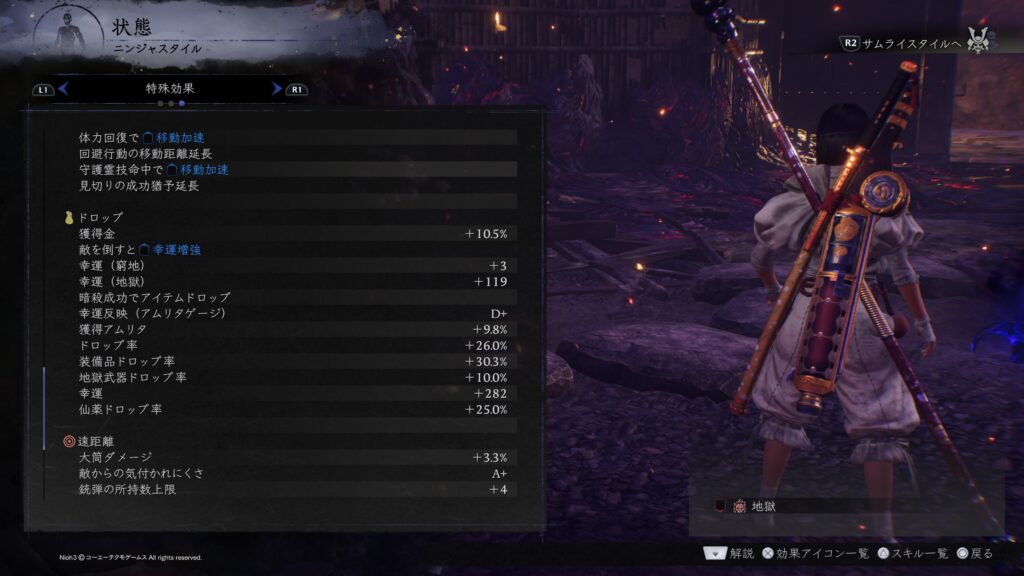Select the 幸運（地獄） stat row

[x=290, y=281]
